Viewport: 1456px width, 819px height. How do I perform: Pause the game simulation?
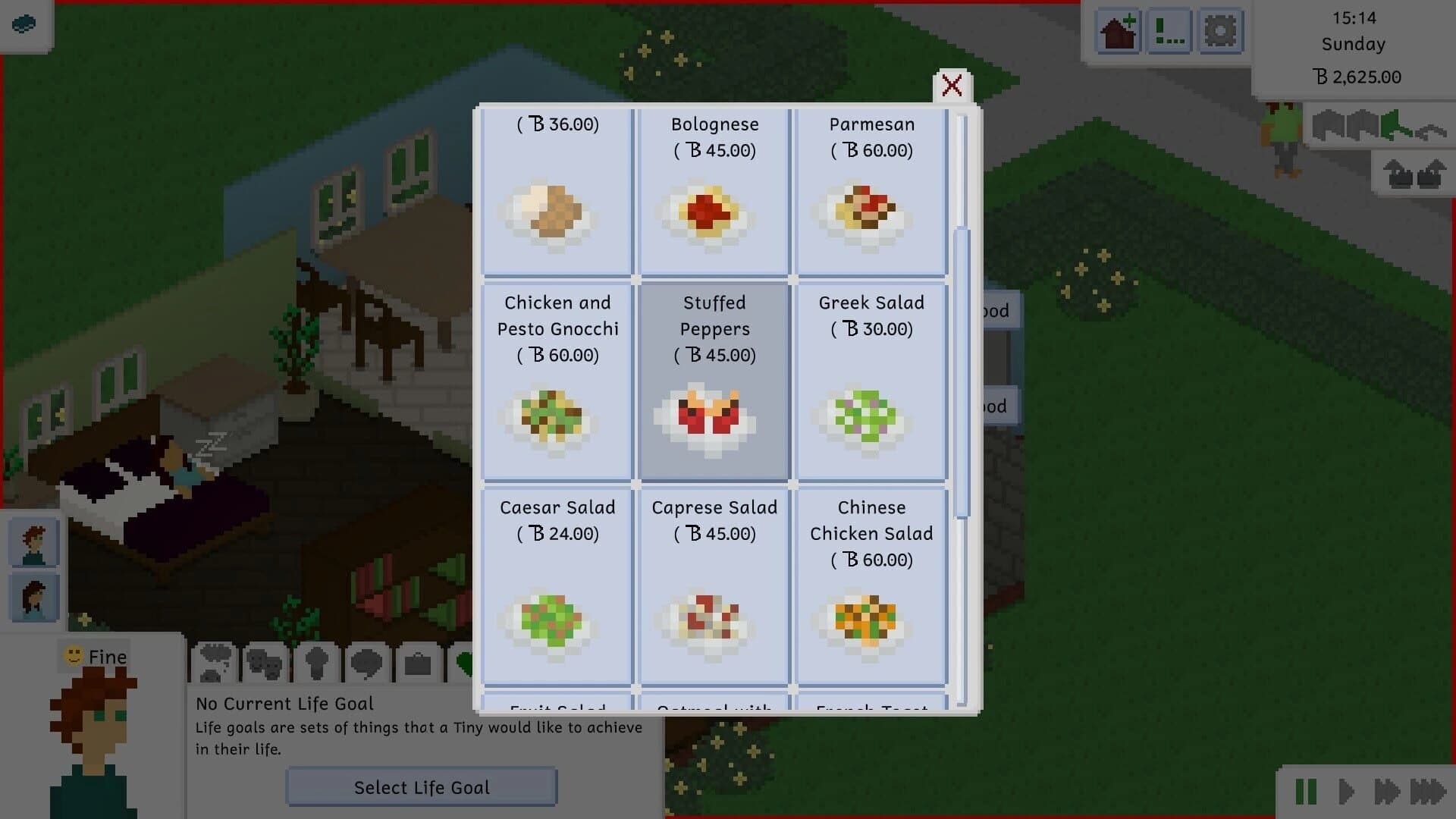pyautogui.click(x=1307, y=792)
